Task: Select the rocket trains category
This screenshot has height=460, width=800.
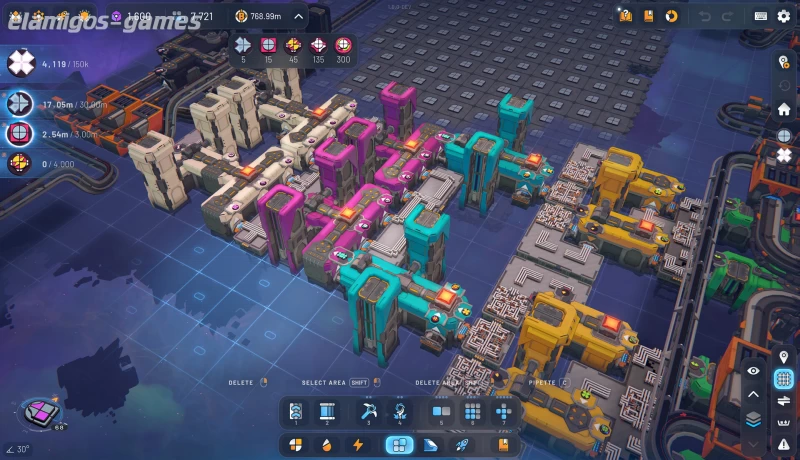Action: pos(462,445)
